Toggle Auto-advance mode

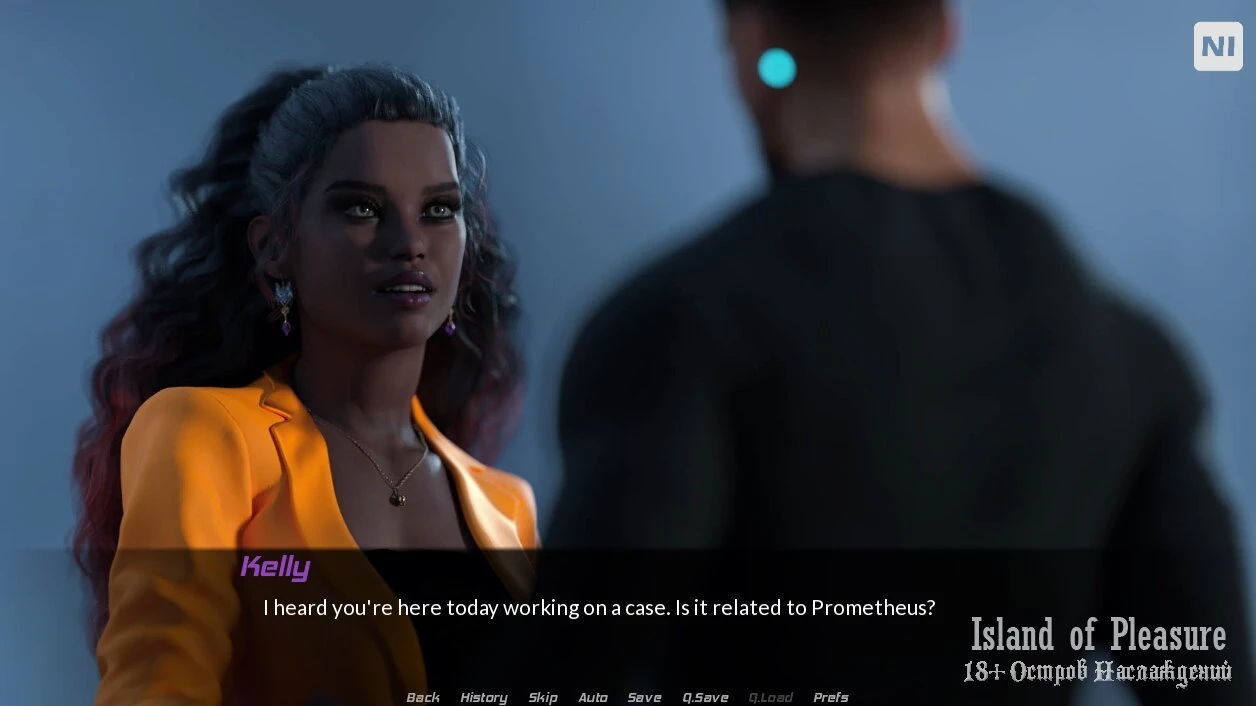593,697
